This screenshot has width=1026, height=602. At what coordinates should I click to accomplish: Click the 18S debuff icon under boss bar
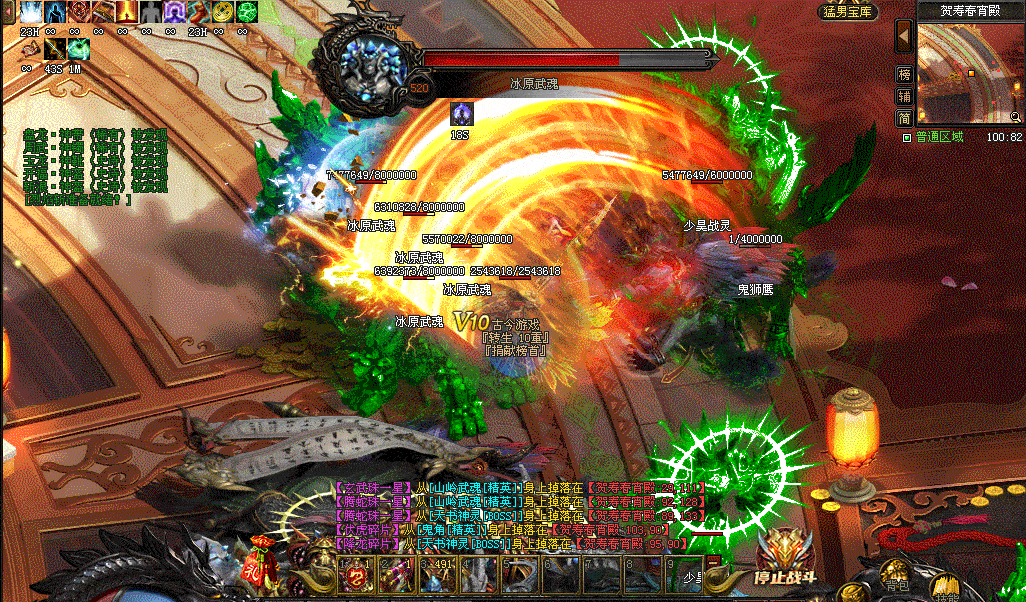point(461,113)
